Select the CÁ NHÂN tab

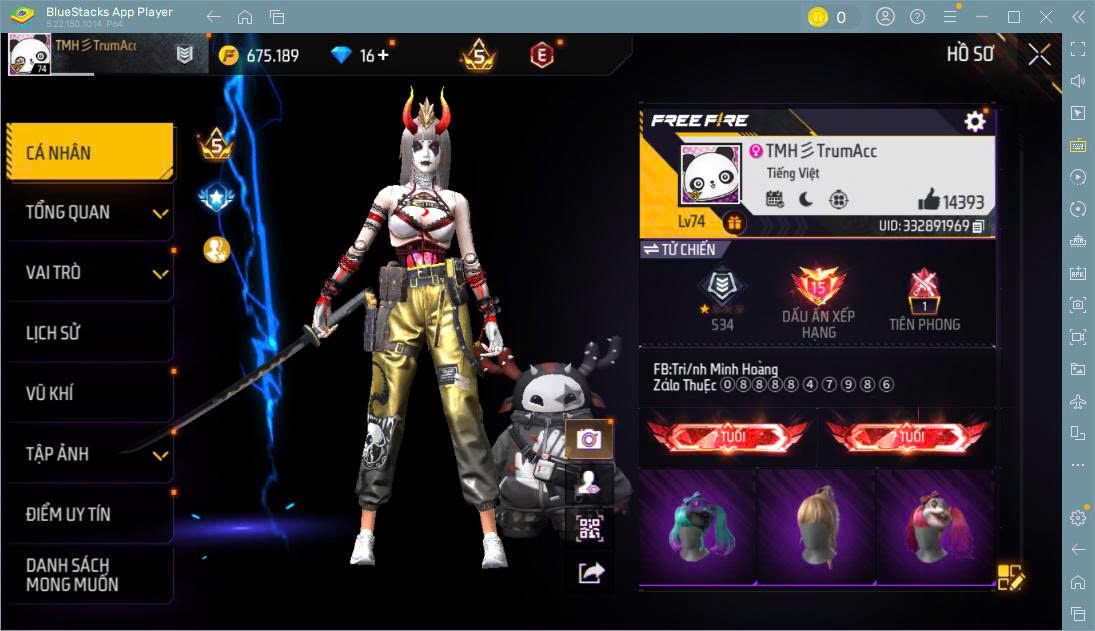tap(90, 152)
